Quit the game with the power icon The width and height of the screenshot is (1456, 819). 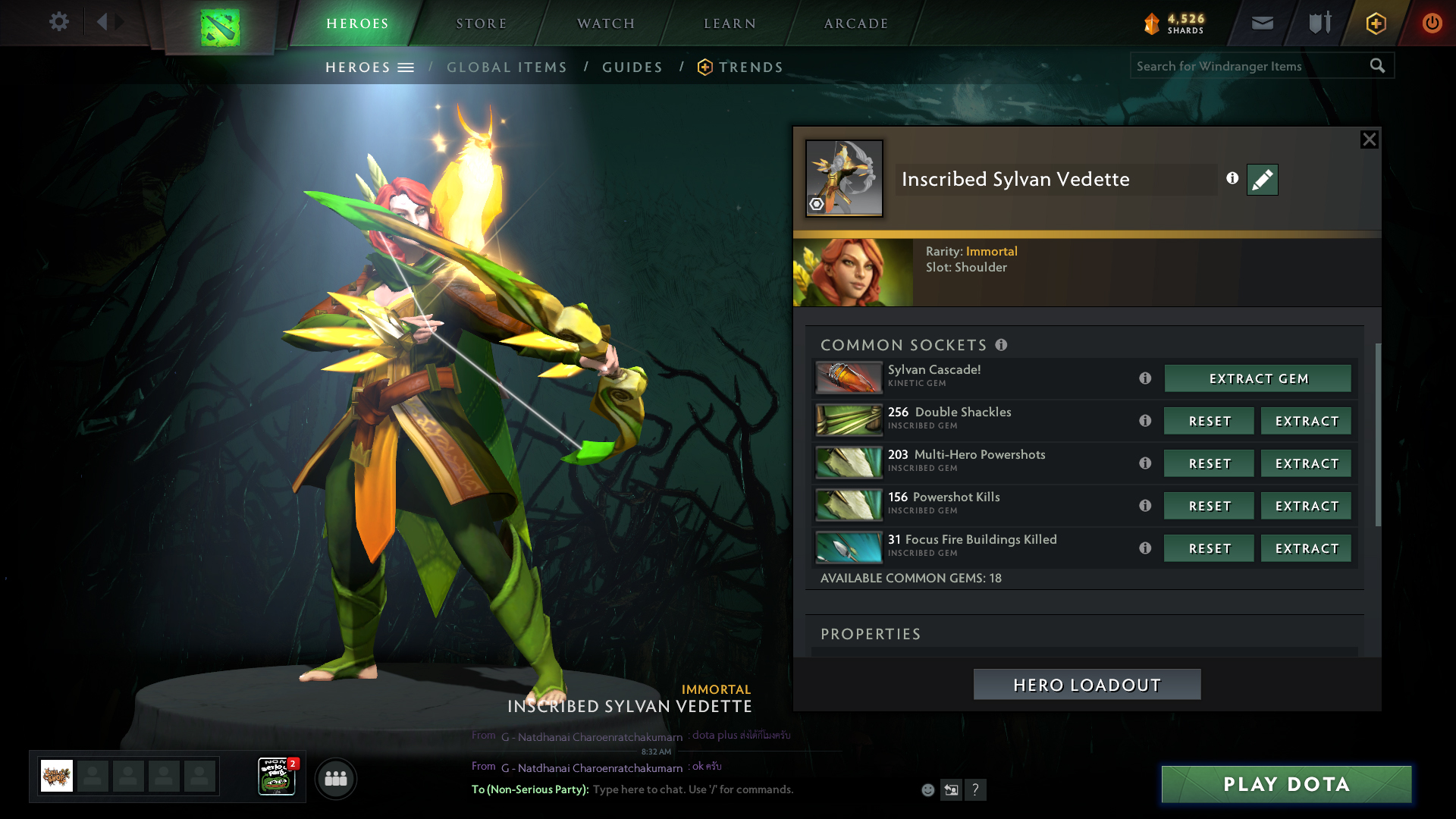point(1432,23)
